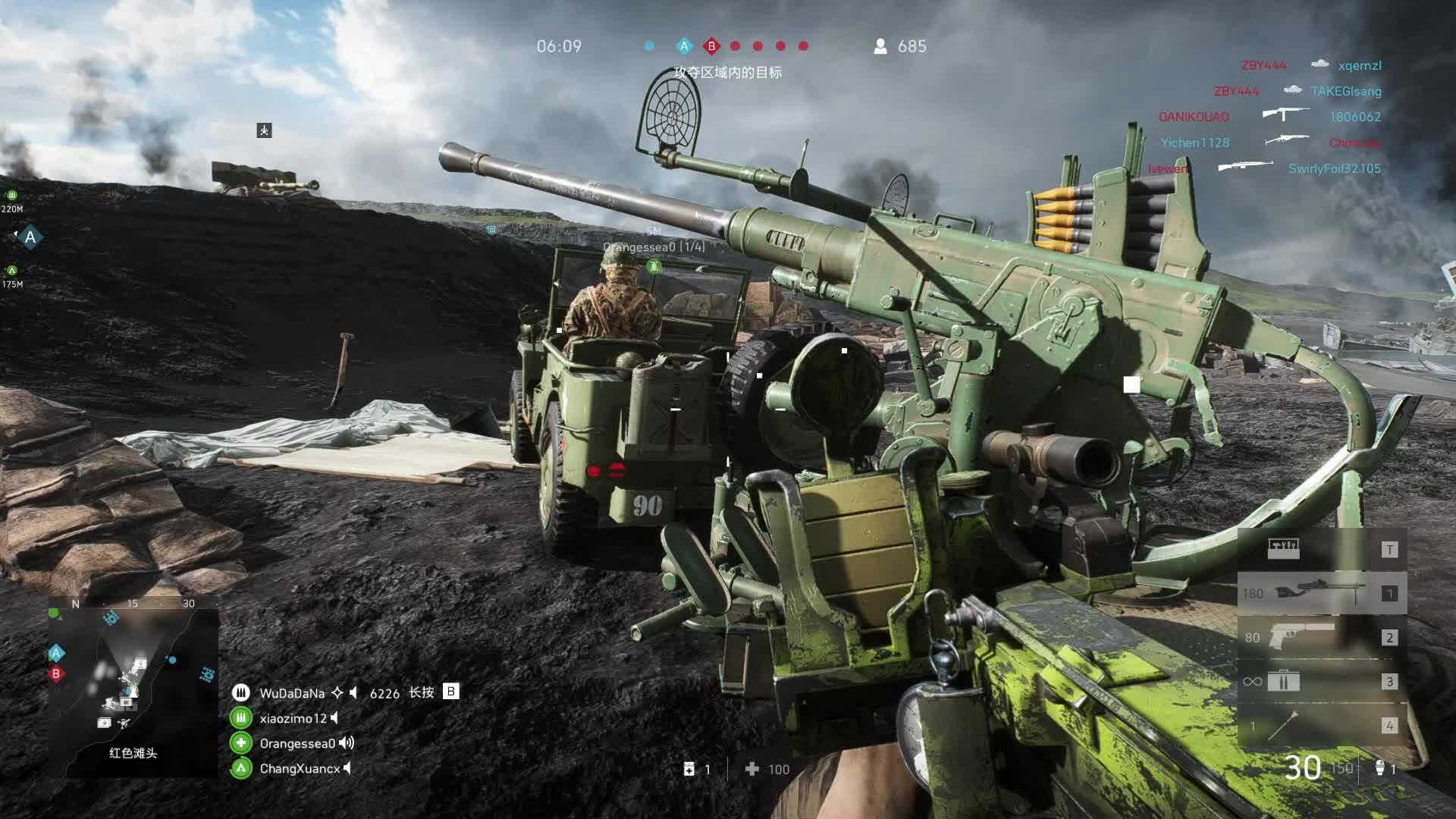The height and width of the screenshot is (819, 1456).
Task: Select the top gadget slot marked T
Action: 1321,549
